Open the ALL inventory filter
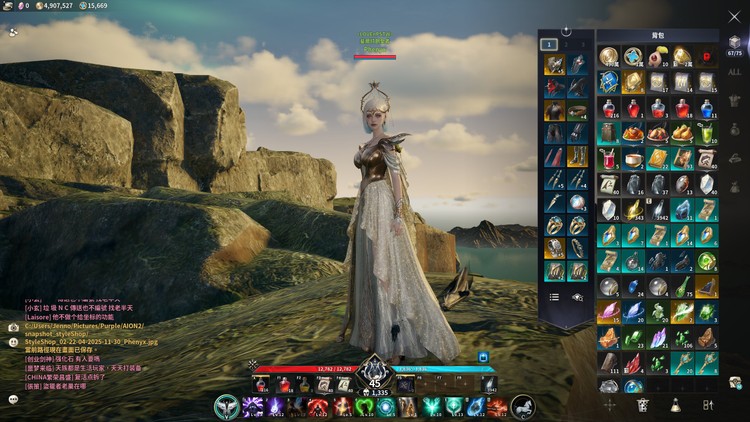This screenshot has width=750, height=422. pyautogui.click(x=734, y=72)
